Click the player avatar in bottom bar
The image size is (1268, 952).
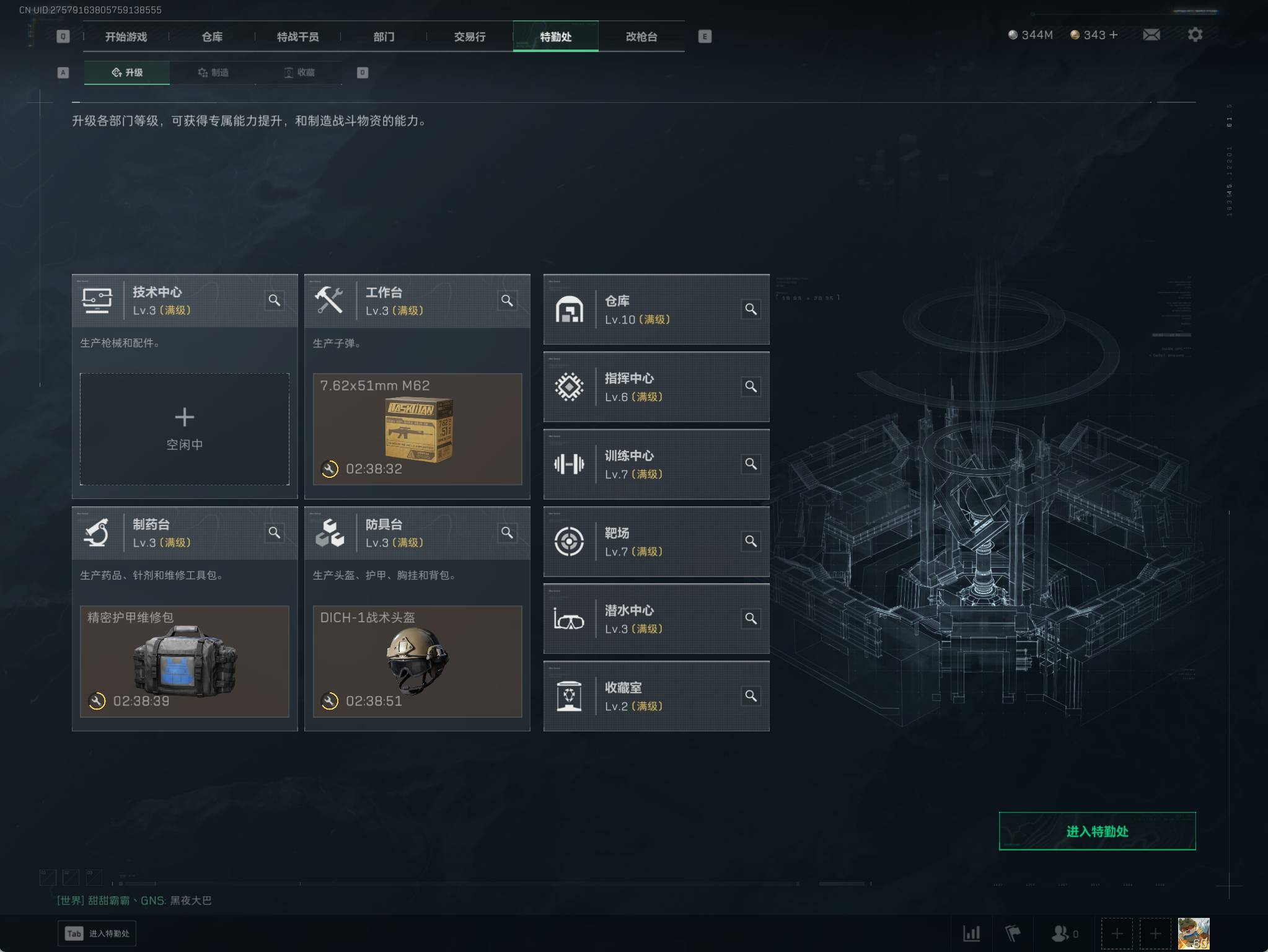click(x=1193, y=933)
